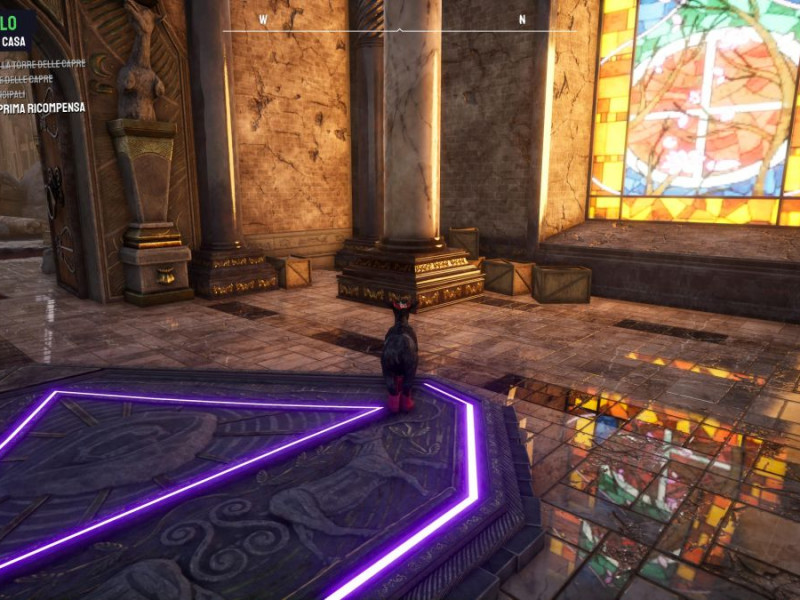
Task: Click the crossed-out 'La Torre delle Capre' objective
Action: 44,63
